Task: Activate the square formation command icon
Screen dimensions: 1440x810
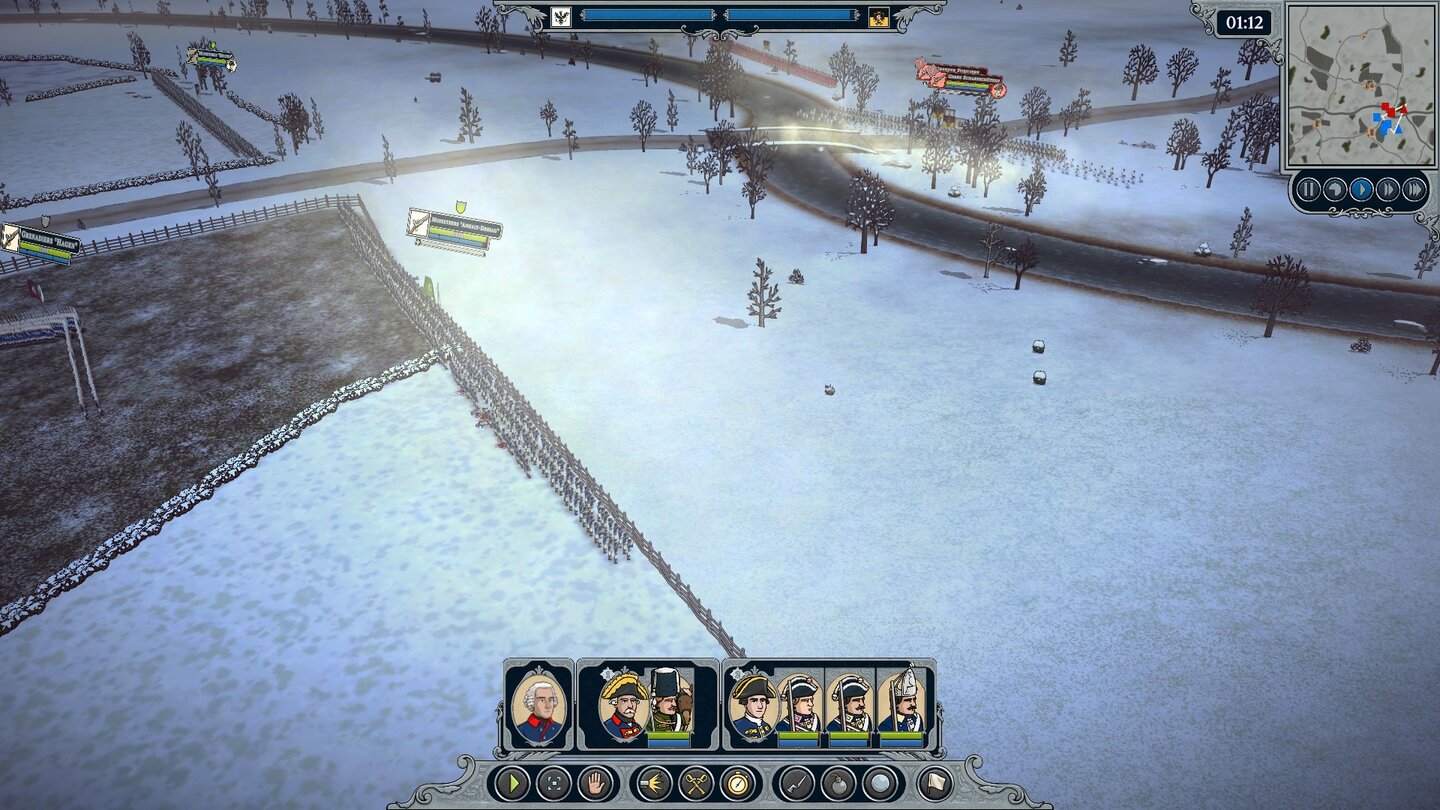Action: tap(554, 783)
